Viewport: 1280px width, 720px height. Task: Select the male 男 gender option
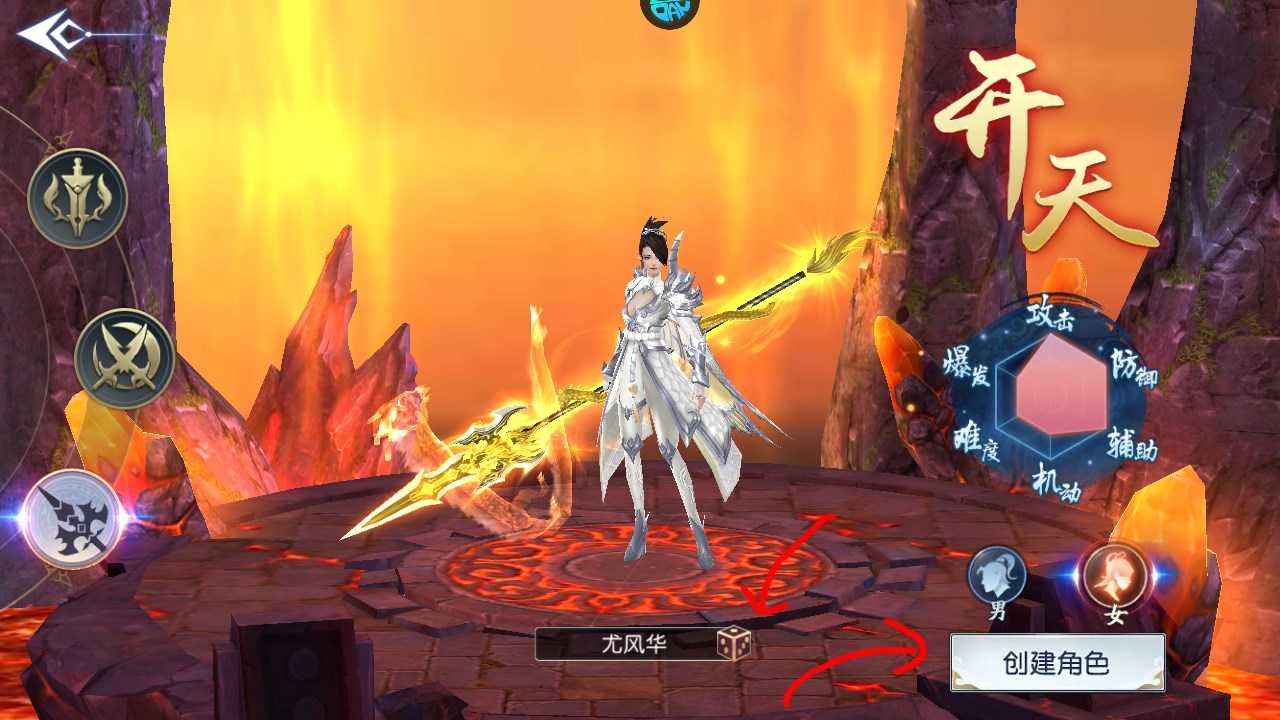pos(997,579)
